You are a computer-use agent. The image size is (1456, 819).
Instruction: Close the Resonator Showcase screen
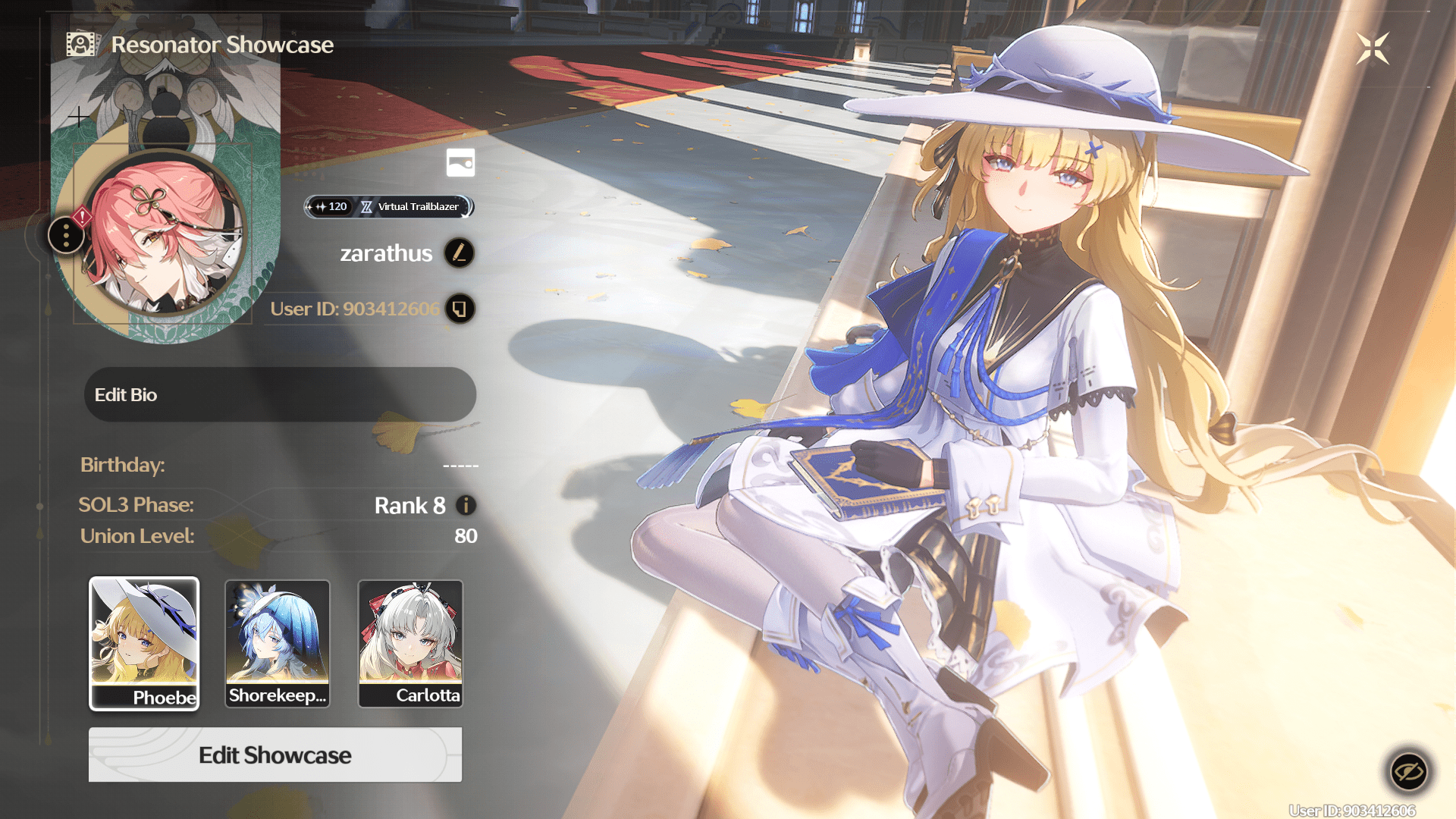click(1373, 49)
